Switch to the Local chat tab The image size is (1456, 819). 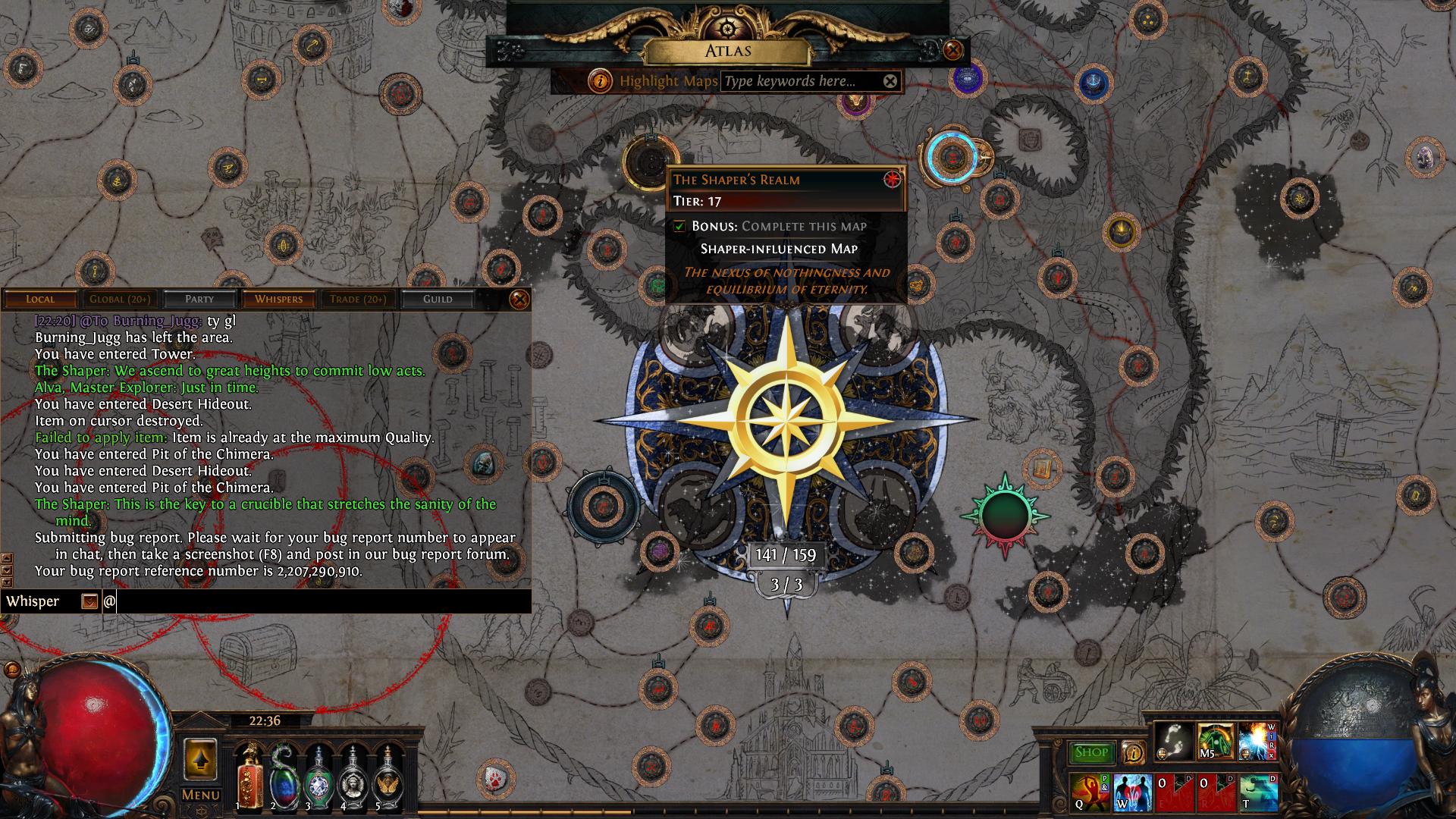click(40, 299)
